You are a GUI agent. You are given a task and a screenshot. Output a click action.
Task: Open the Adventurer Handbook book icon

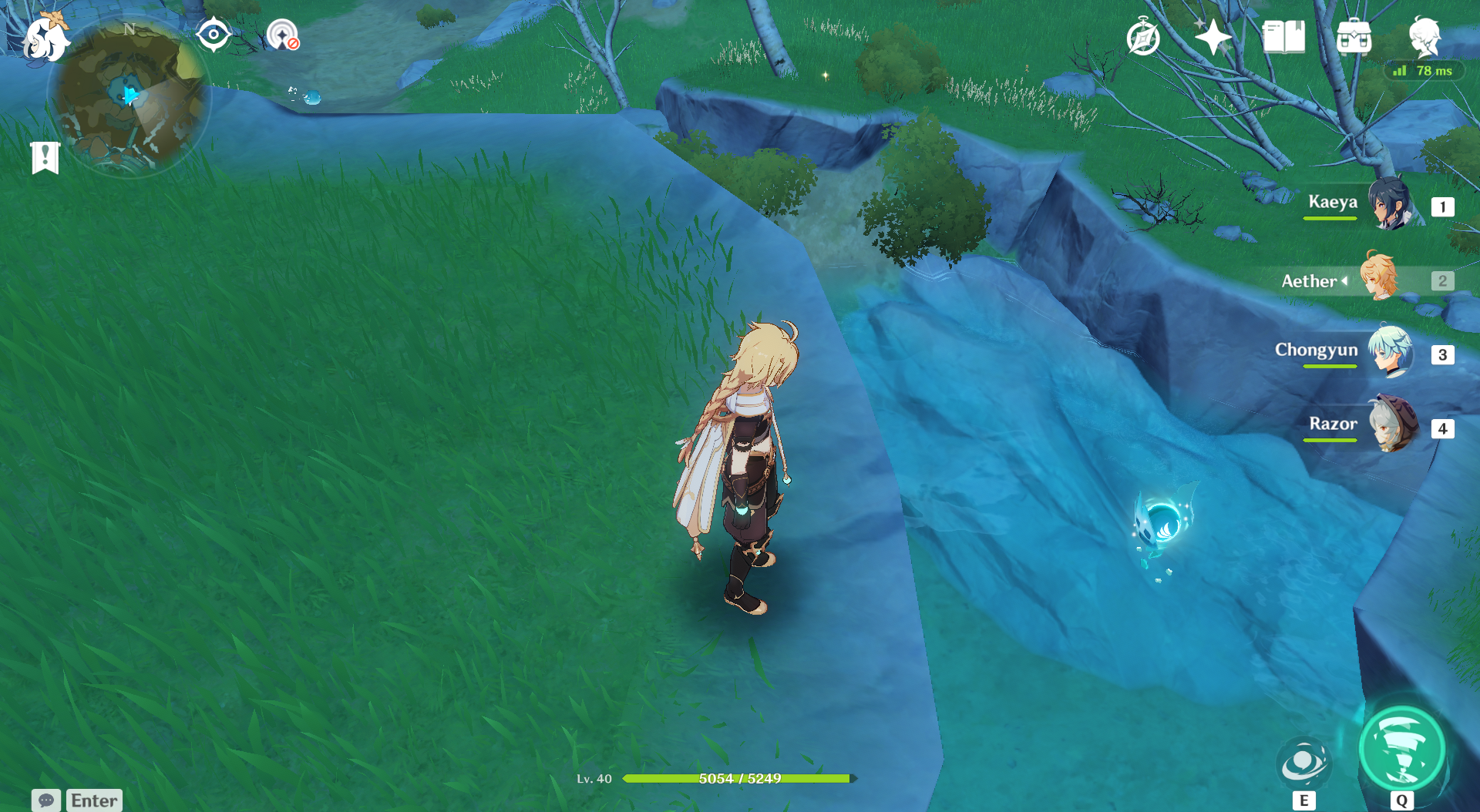click(x=1283, y=37)
